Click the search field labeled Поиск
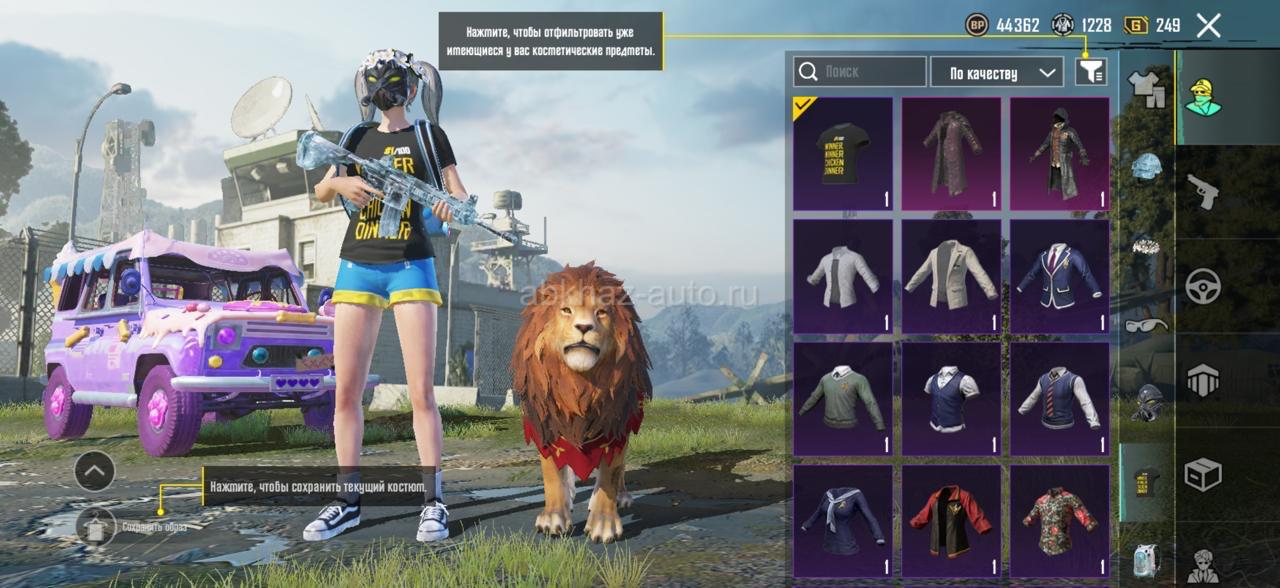The width and height of the screenshot is (1280, 588). coord(860,72)
